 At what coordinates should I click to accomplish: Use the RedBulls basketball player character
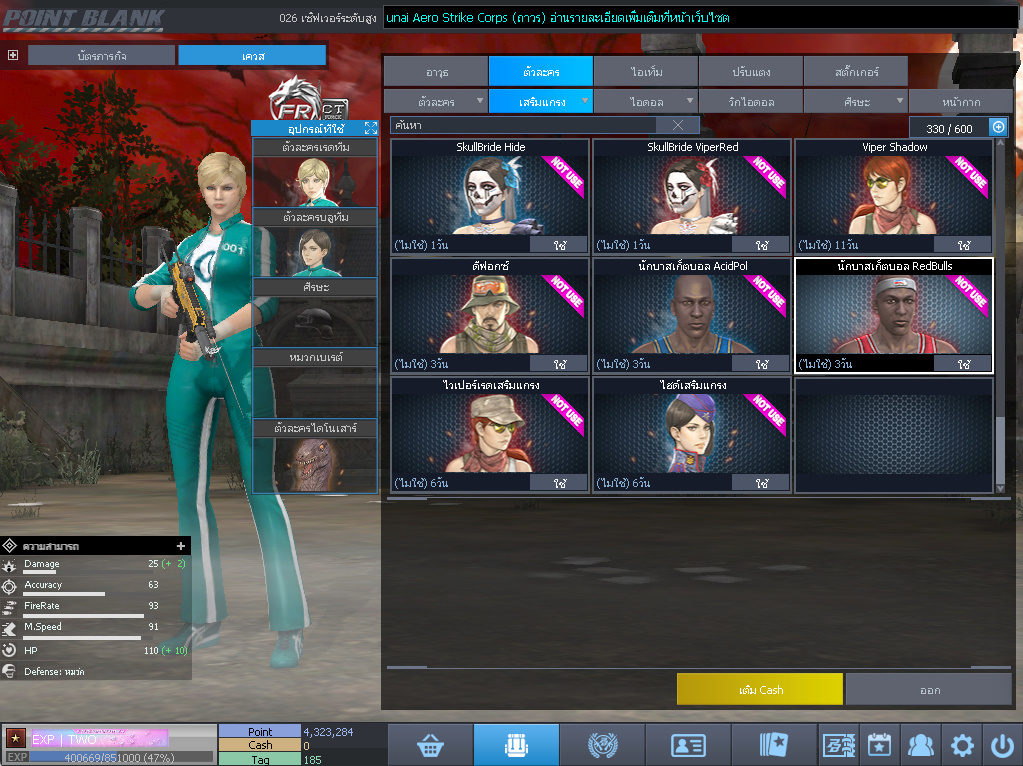tap(963, 364)
